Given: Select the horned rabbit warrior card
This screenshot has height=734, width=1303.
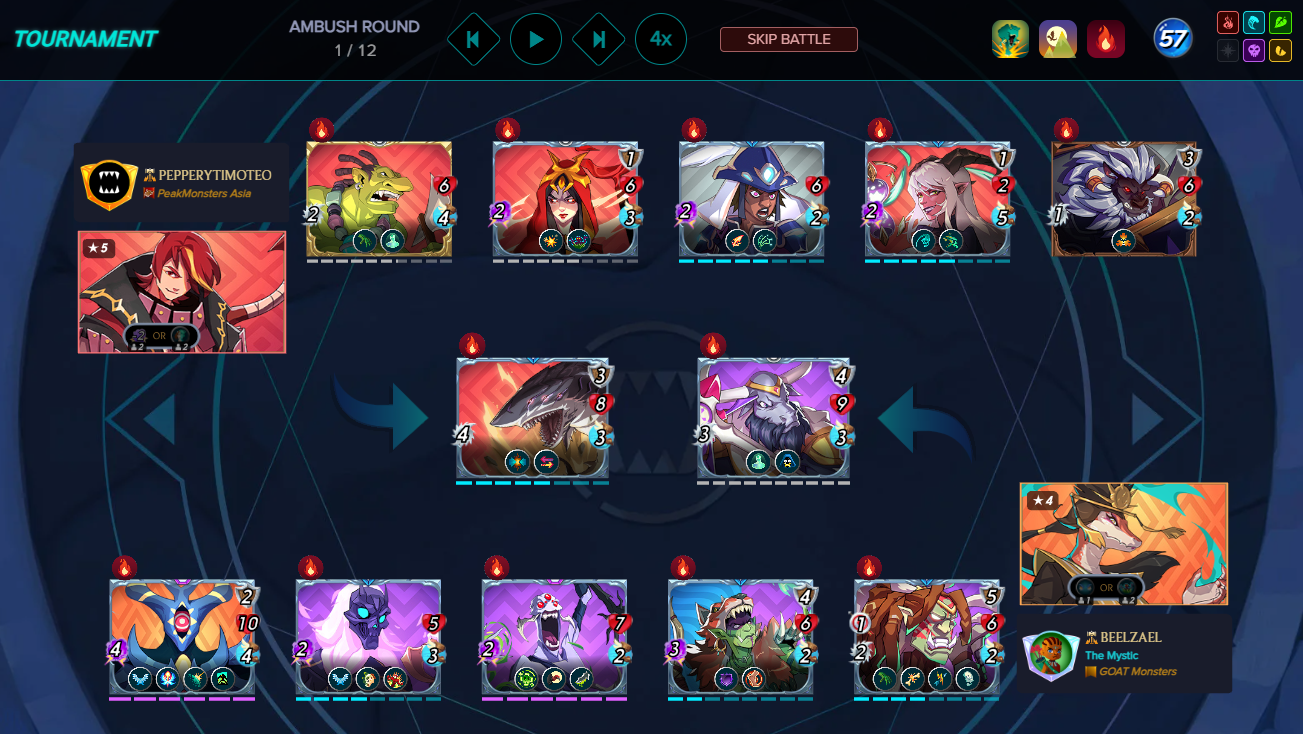Looking at the screenshot, I should click(x=773, y=416).
